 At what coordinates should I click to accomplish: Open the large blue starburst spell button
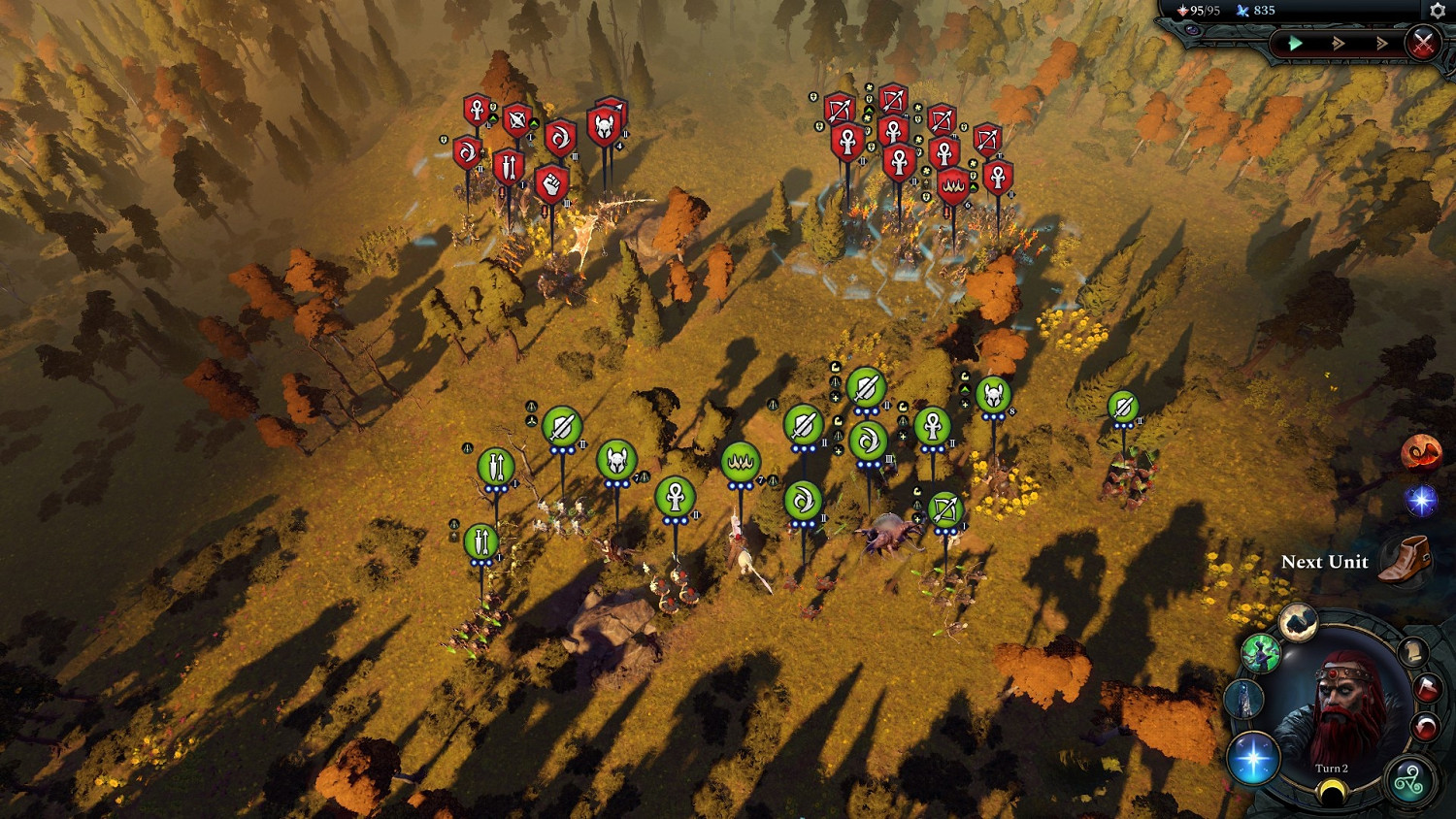click(x=1252, y=758)
